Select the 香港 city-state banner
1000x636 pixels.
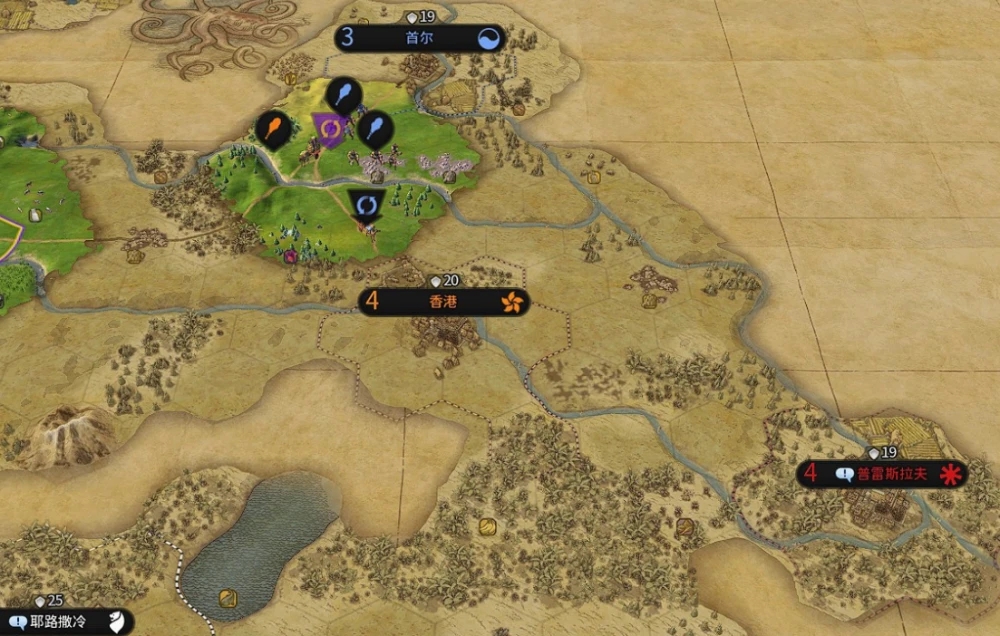[443, 302]
